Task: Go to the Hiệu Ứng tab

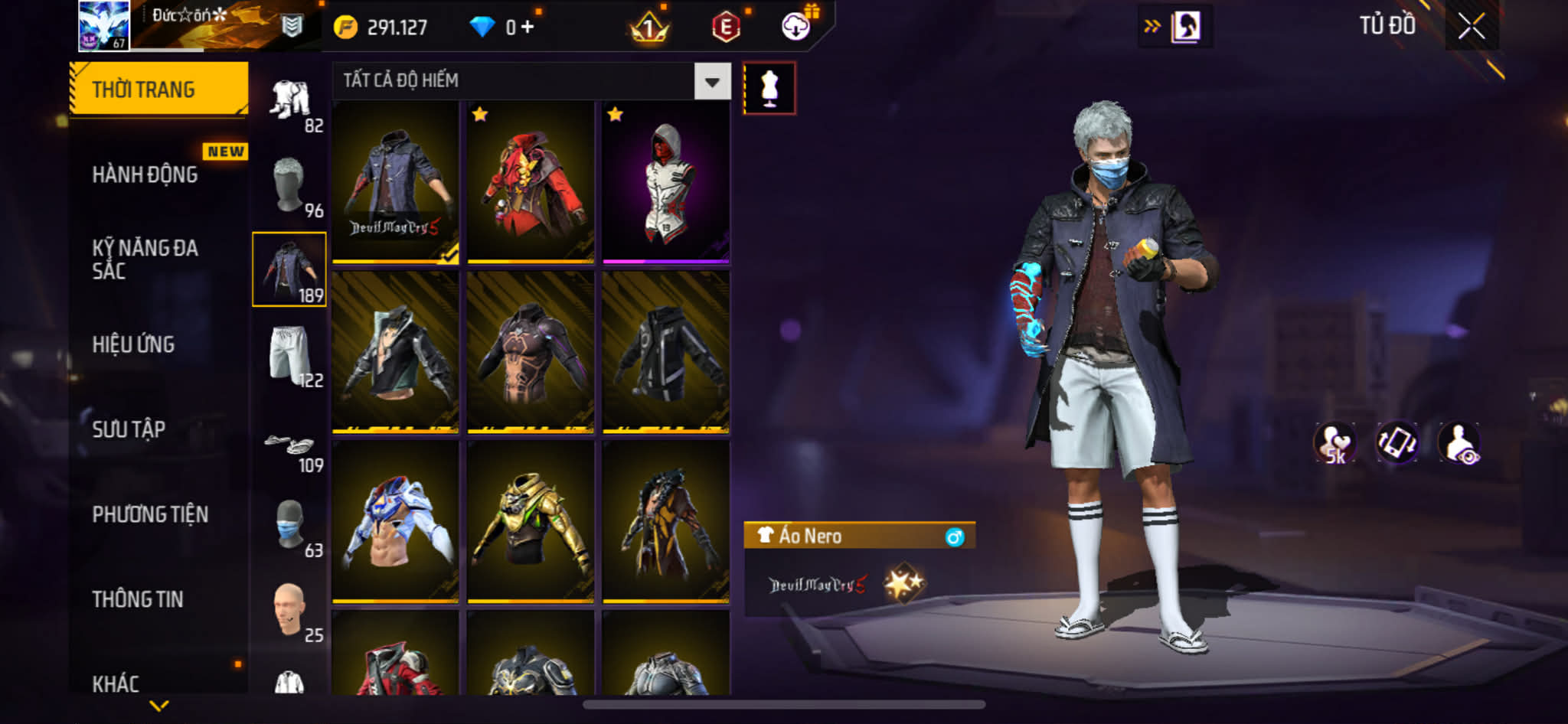Action: click(134, 344)
